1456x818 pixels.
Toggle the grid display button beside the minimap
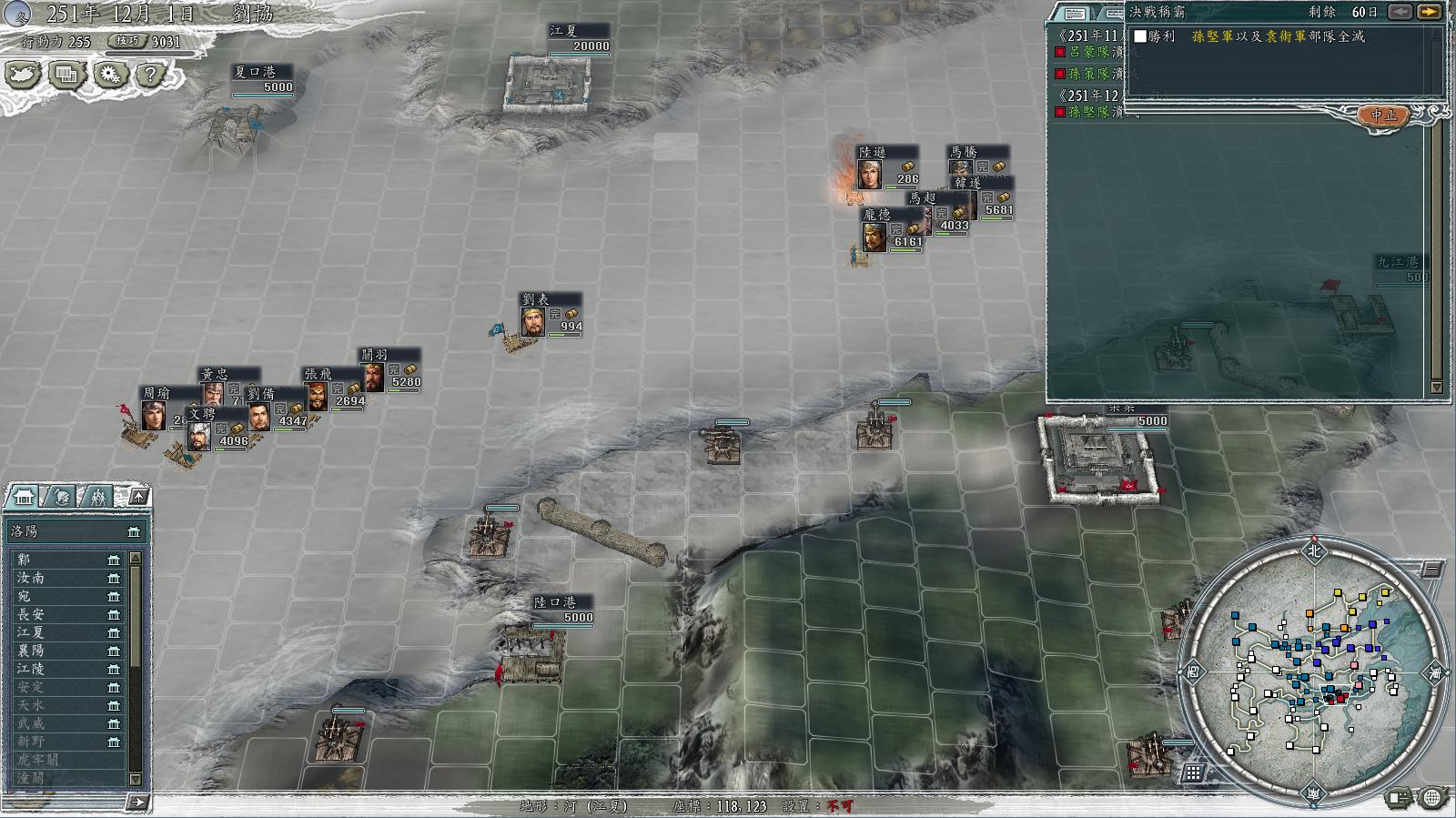1193,773
